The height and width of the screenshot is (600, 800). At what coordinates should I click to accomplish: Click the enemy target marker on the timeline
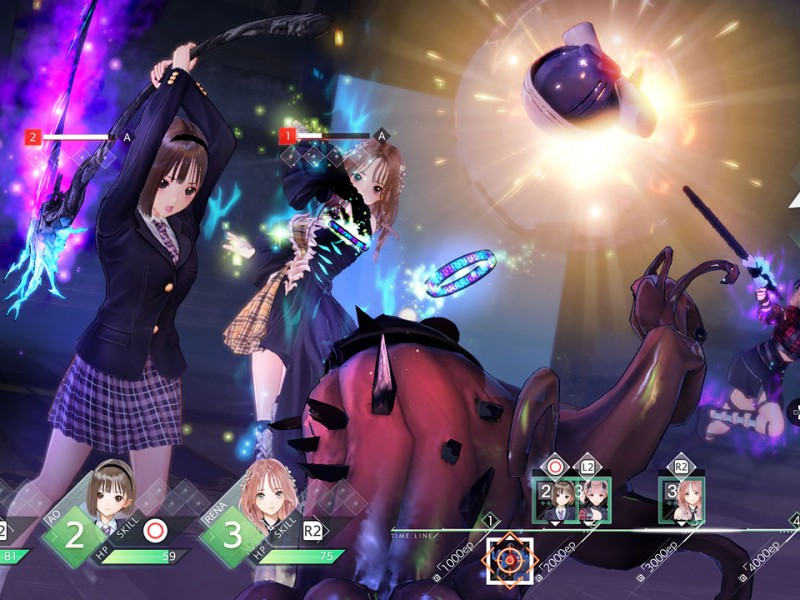[x=510, y=562]
